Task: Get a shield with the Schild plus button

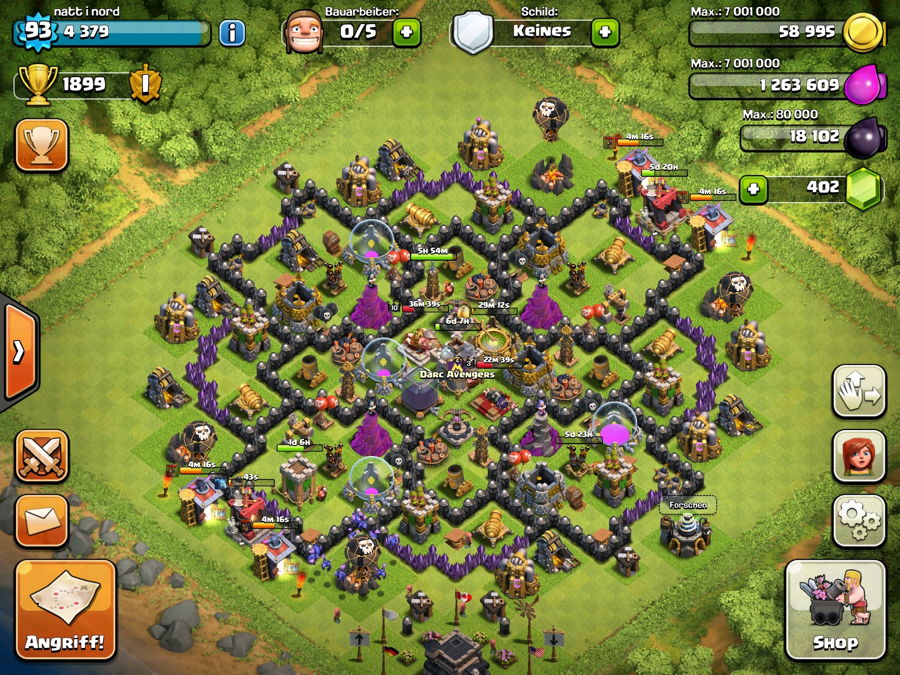Action: [604, 32]
